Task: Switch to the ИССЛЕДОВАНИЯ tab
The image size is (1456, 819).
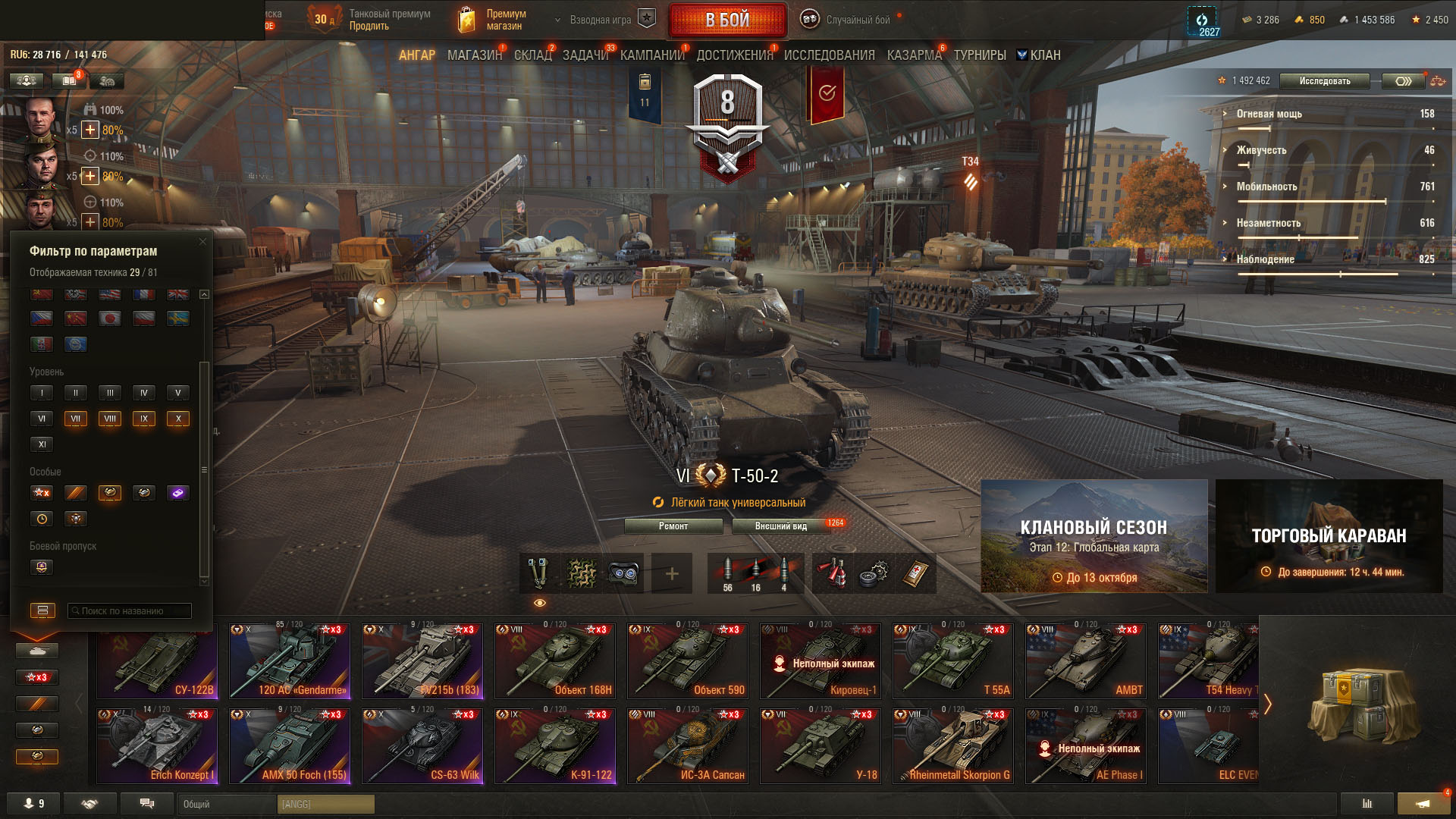Action: tap(829, 55)
